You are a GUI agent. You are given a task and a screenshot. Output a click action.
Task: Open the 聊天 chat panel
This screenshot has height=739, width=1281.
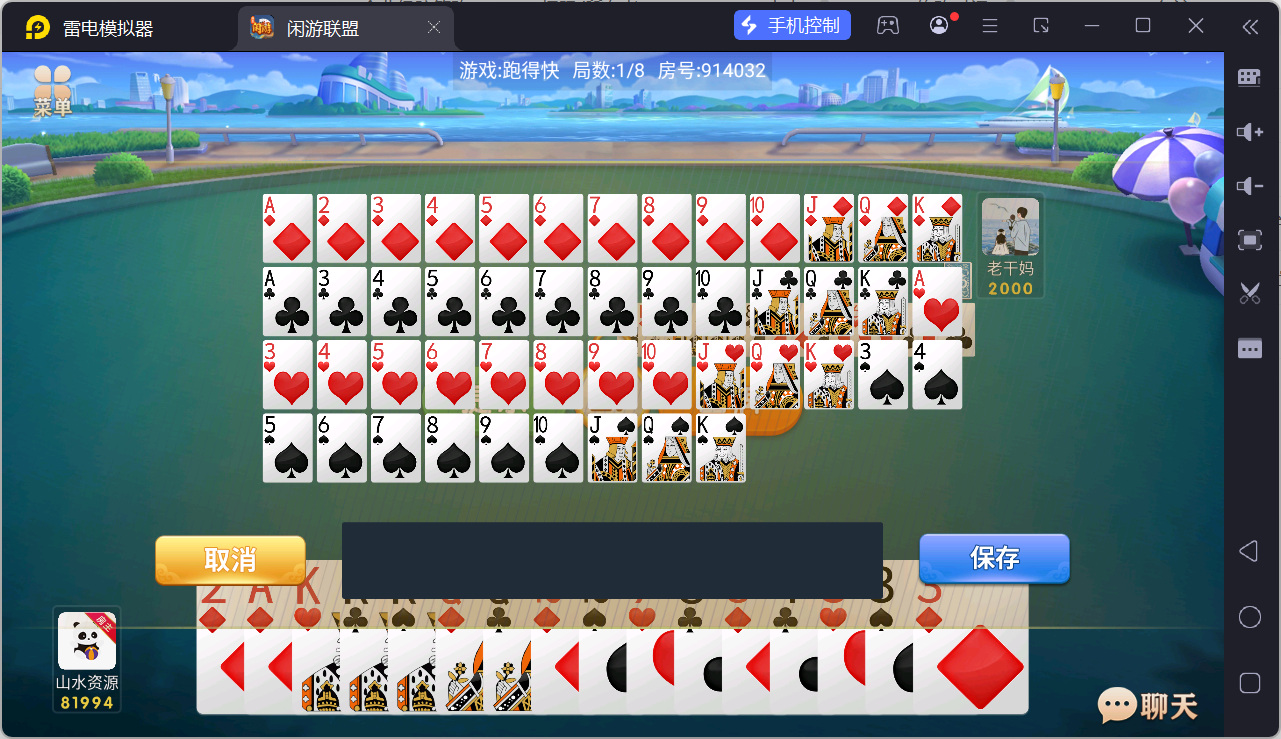pos(1146,706)
